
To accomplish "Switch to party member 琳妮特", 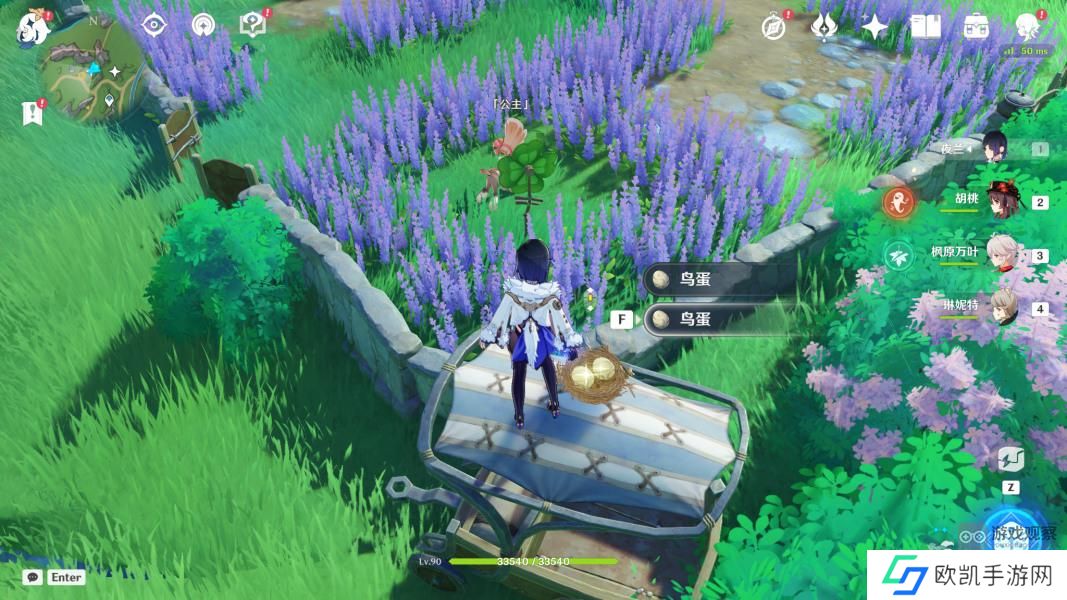I will pos(1000,307).
